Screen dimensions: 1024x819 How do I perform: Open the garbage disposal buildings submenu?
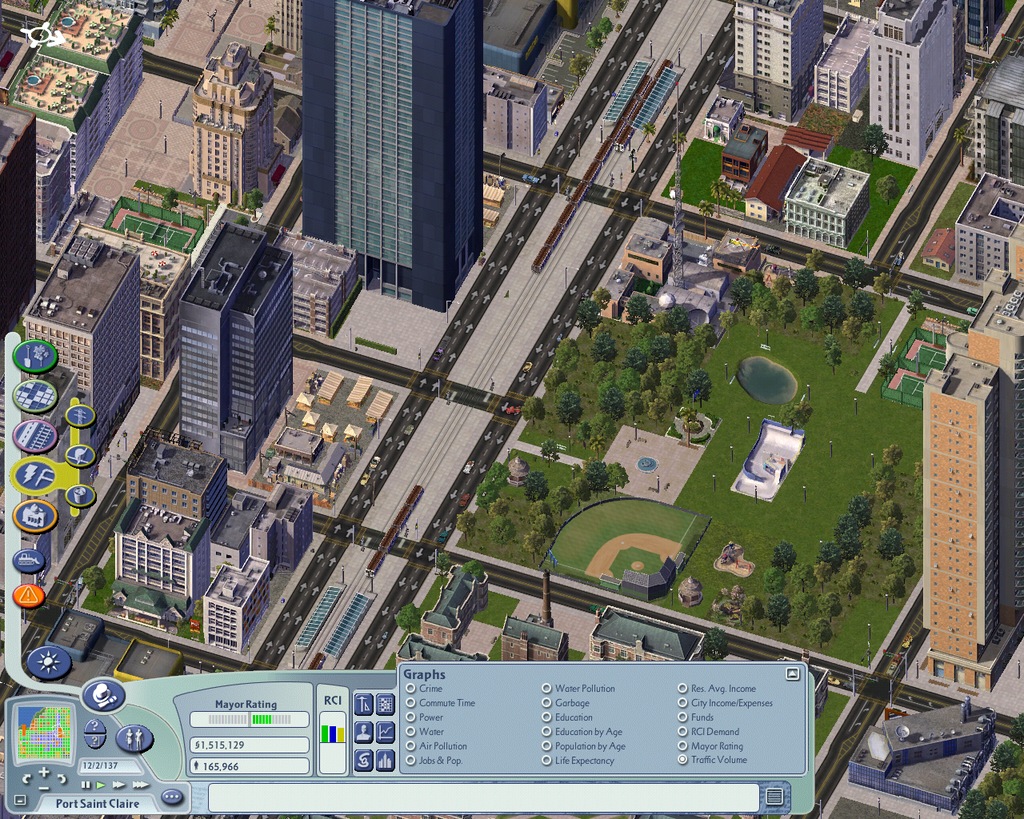(x=80, y=495)
